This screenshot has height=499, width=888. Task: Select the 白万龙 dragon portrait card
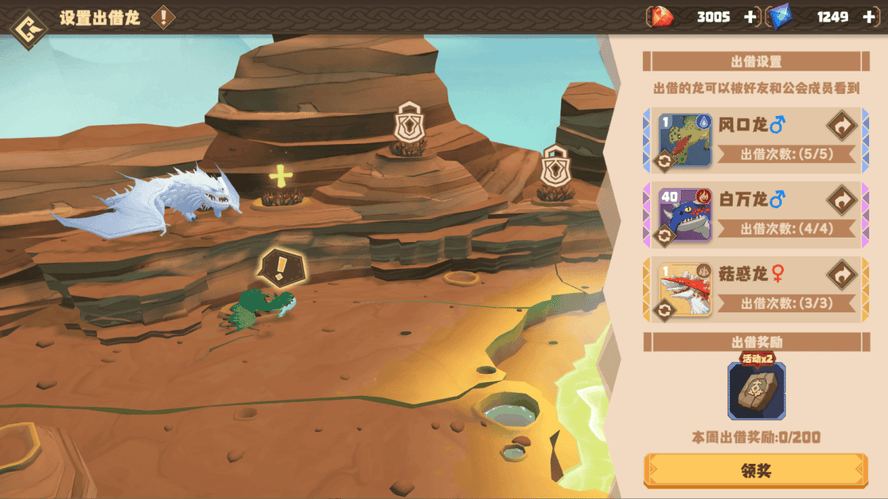click(685, 216)
